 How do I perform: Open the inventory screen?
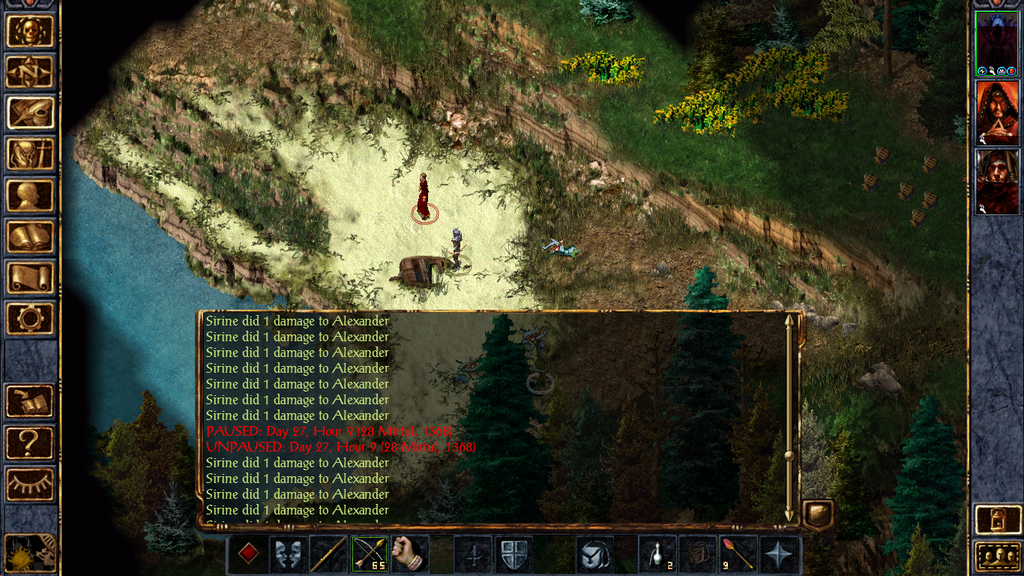point(30,154)
